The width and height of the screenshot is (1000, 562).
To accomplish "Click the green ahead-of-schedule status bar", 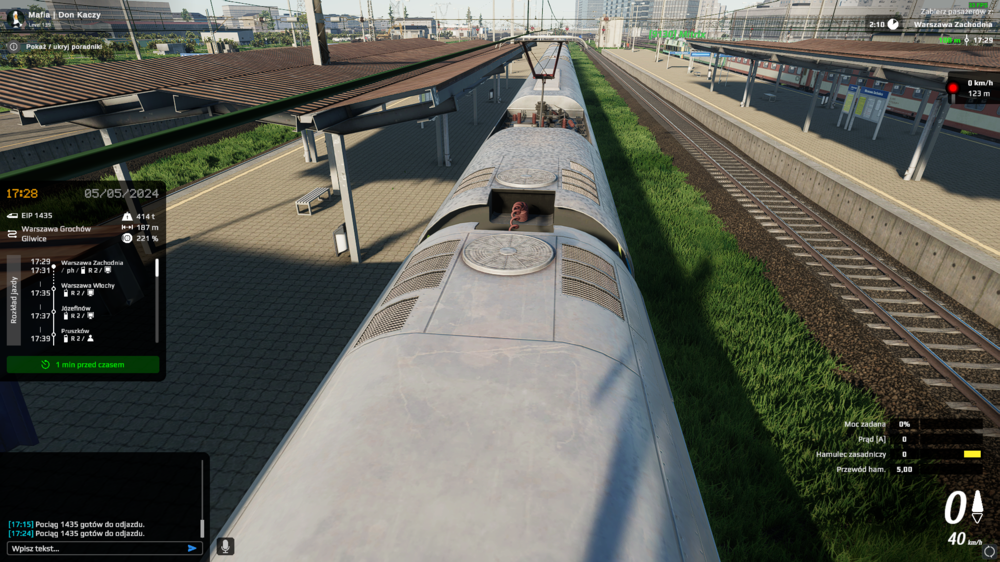I will pos(83,365).
